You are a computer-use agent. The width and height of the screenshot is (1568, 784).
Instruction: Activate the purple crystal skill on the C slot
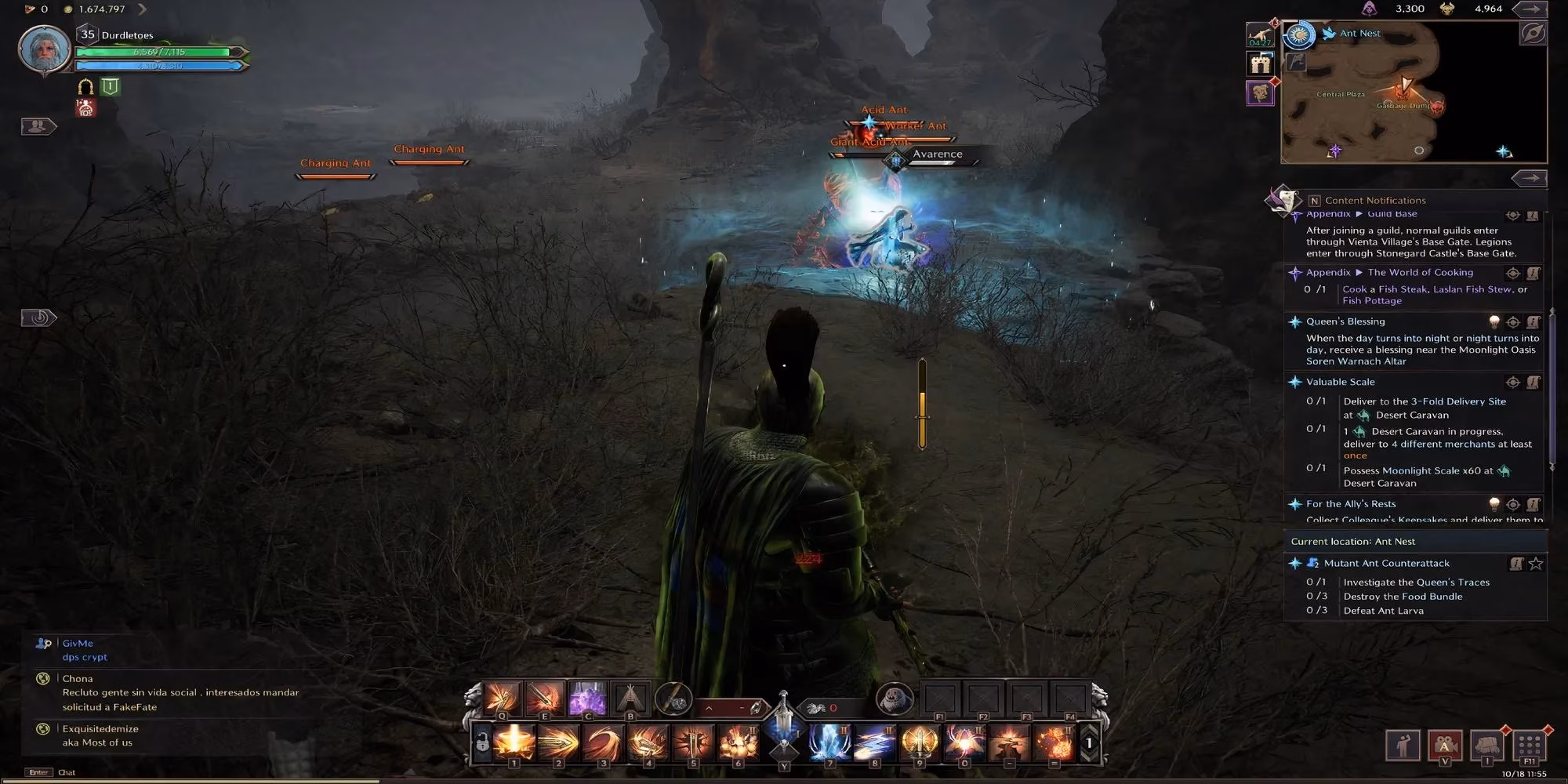588,699
